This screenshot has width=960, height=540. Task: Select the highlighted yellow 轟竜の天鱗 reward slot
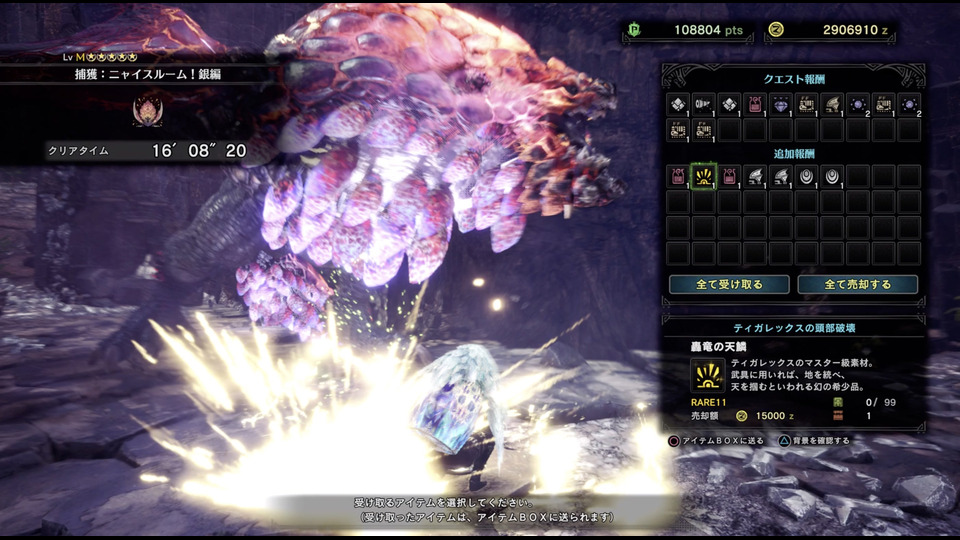(704, 177)
